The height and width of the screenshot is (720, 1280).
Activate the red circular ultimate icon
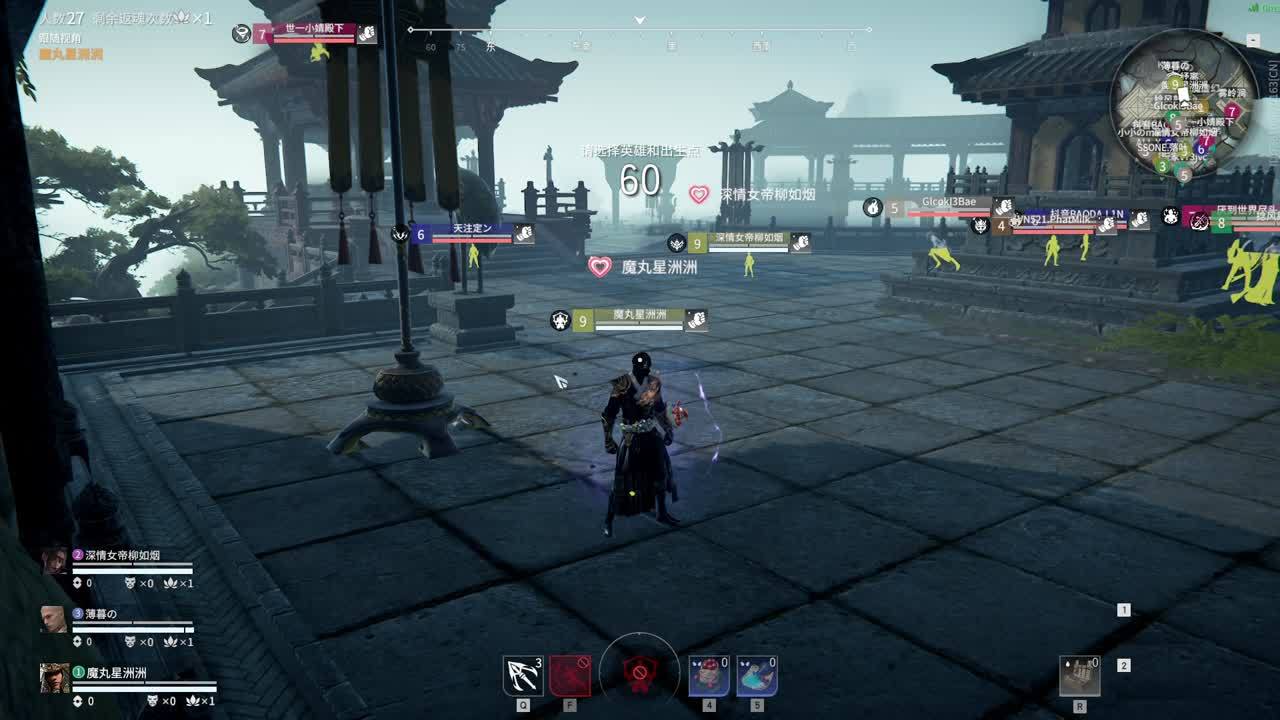pos(640,673)
